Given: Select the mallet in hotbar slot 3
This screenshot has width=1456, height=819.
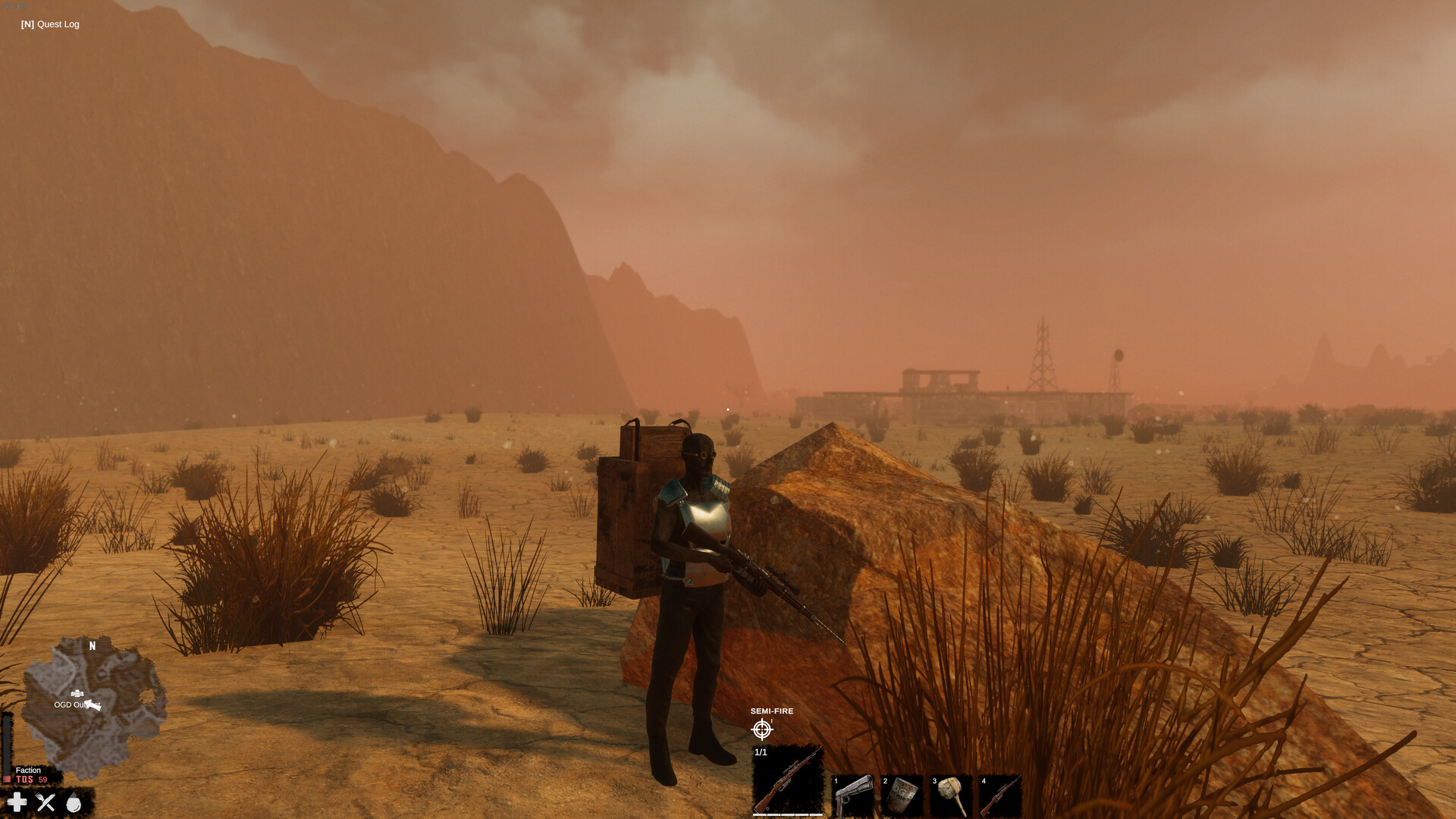Looking at the screenshot, I should coord(952,793).
